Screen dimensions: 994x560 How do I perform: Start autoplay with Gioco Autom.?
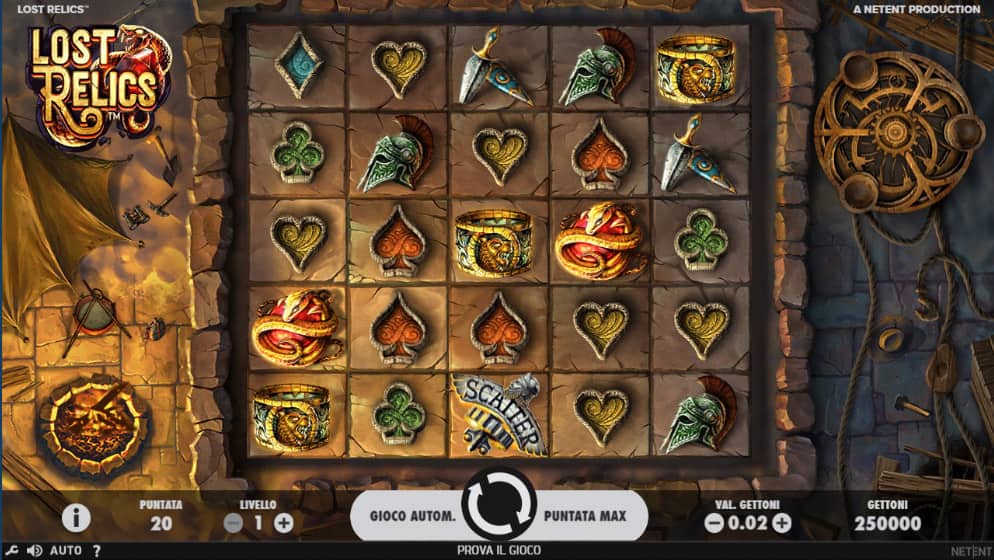[x=413, y=516]
